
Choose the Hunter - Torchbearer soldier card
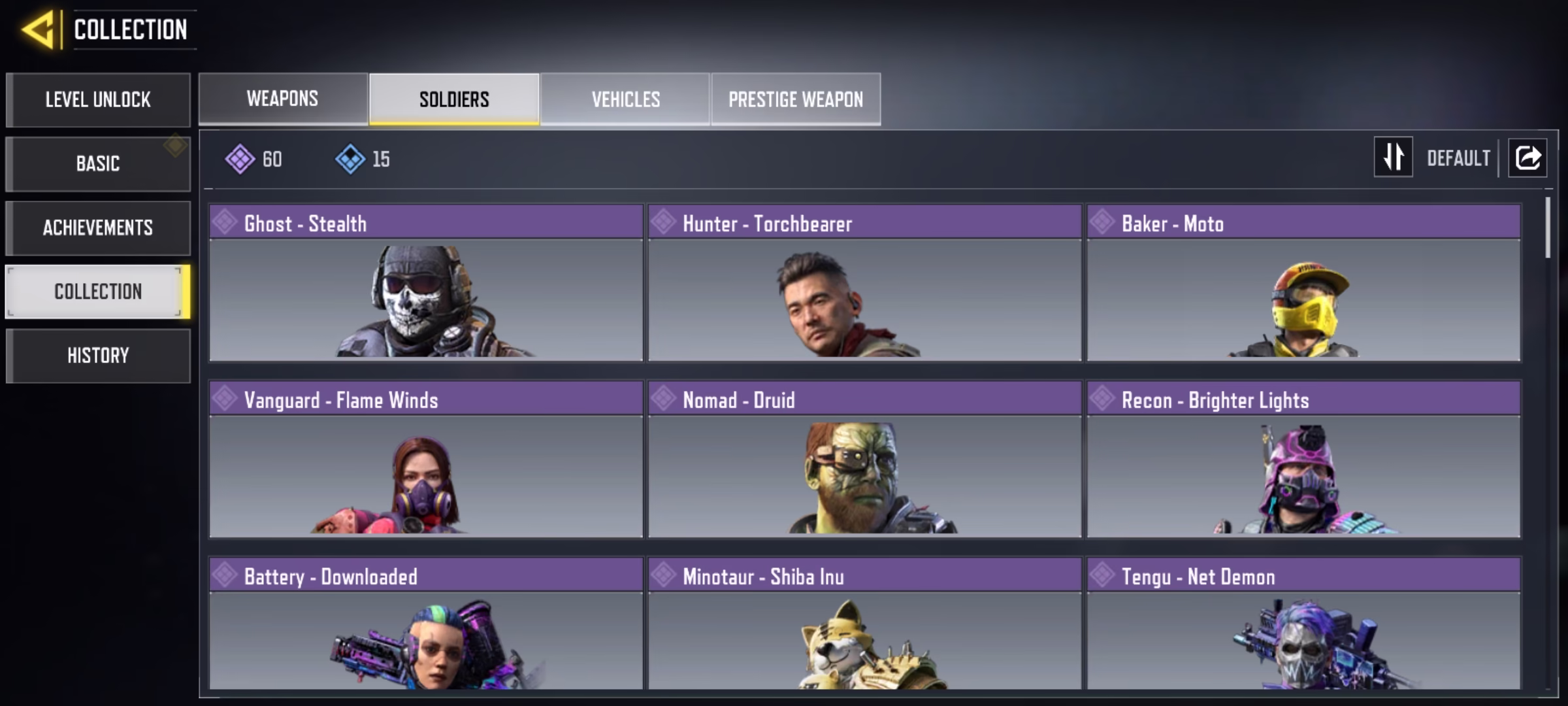[864, 283]
